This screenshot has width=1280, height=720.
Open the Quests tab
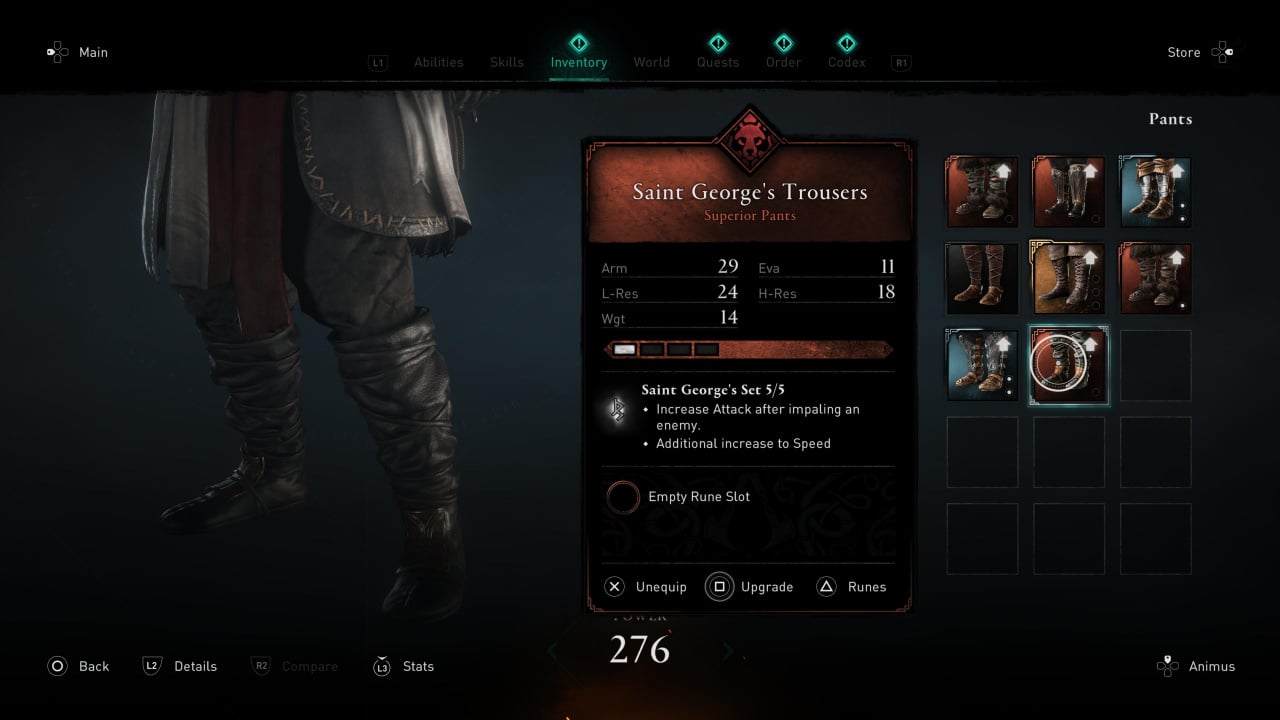[717, 62]
